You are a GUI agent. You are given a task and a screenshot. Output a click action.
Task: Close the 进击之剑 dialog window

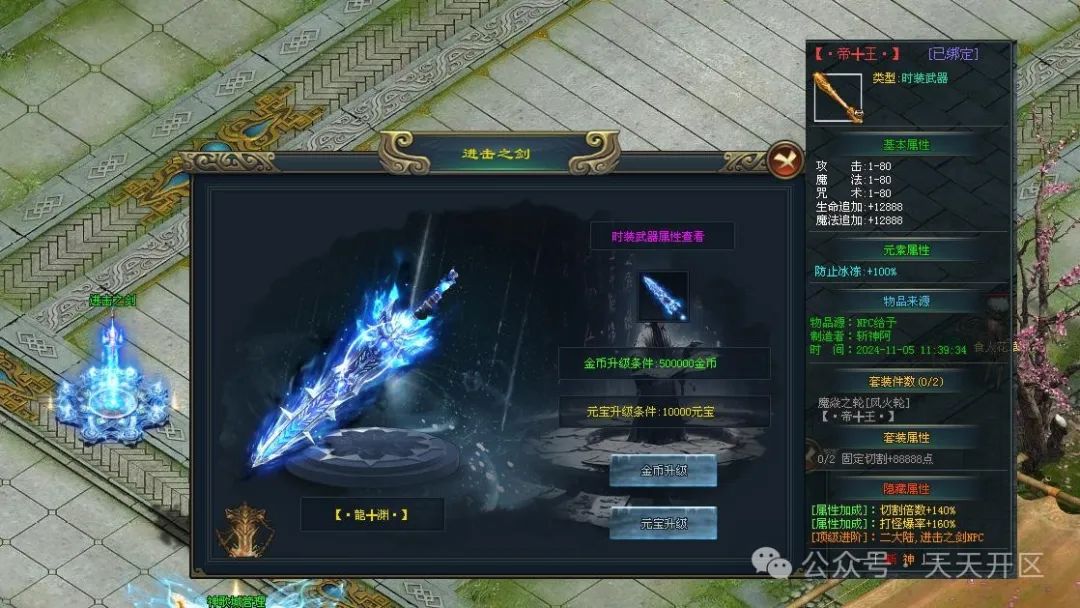(x=785, y=158)
